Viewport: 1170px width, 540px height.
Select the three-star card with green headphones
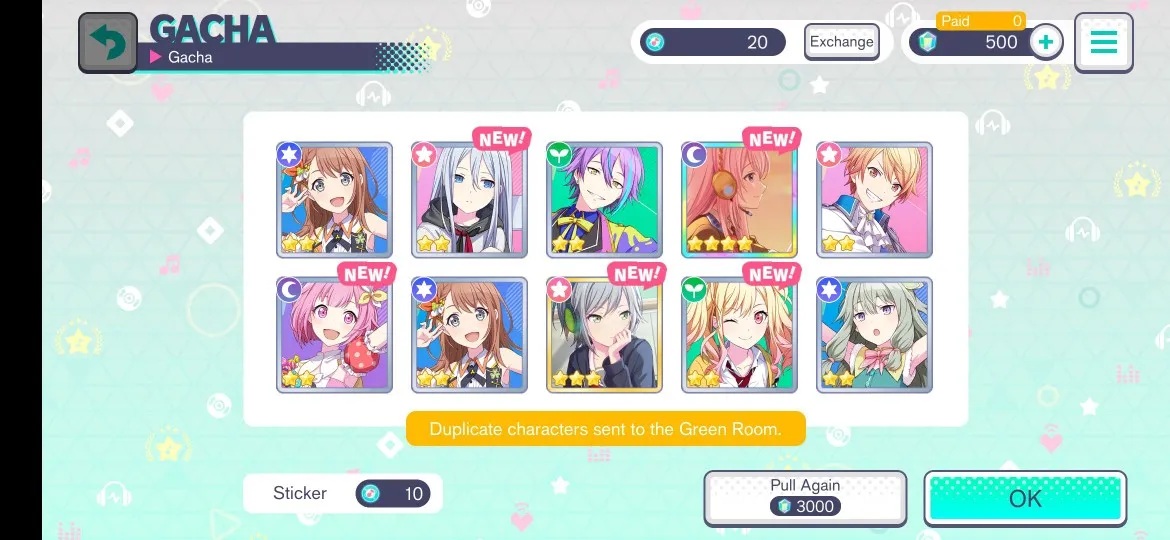[604, 335]
